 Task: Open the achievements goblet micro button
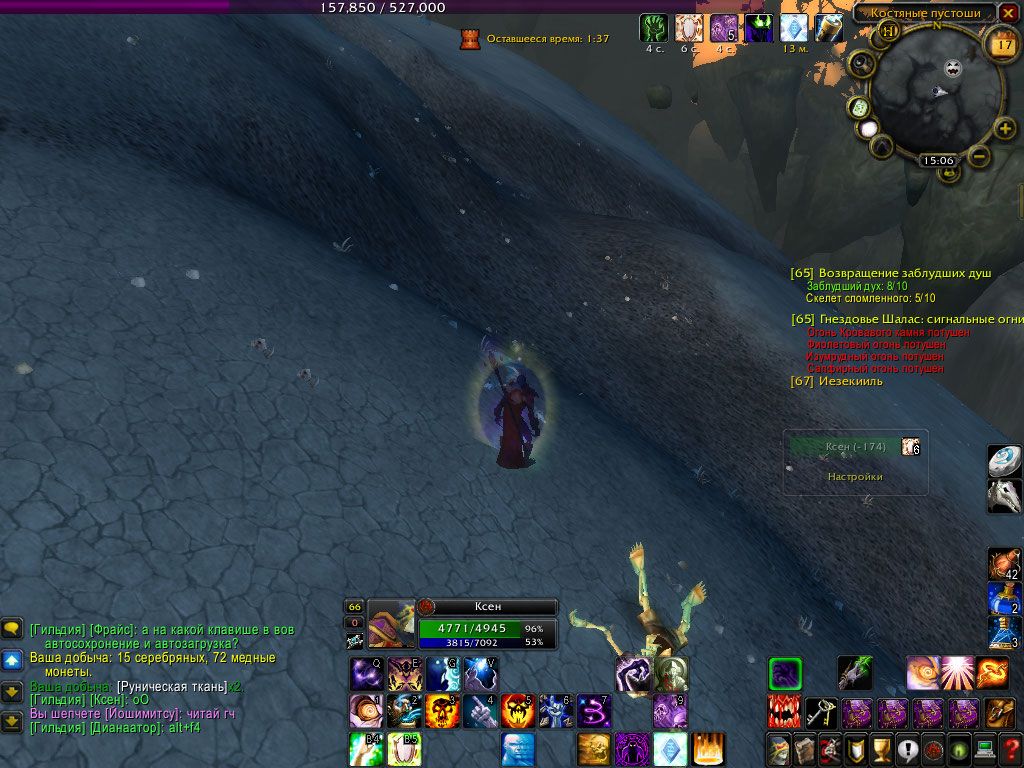pos(881,748)
